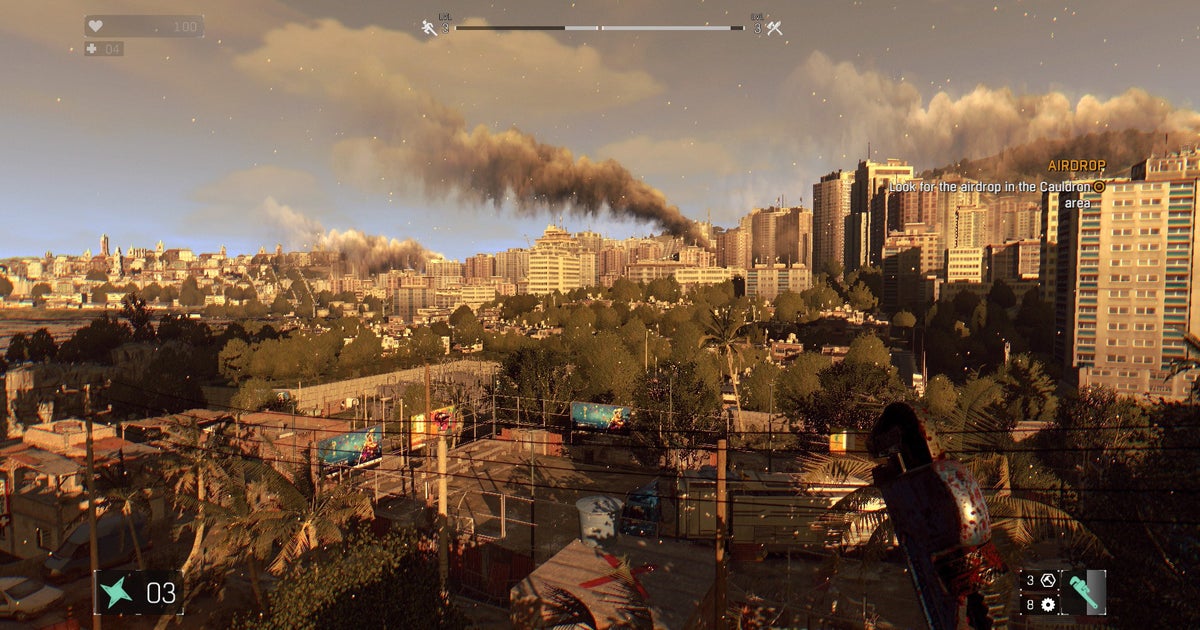Click the running figure agility level icon
The width and height of the screenshot is (1200, 630).
(x=430, y=28)
